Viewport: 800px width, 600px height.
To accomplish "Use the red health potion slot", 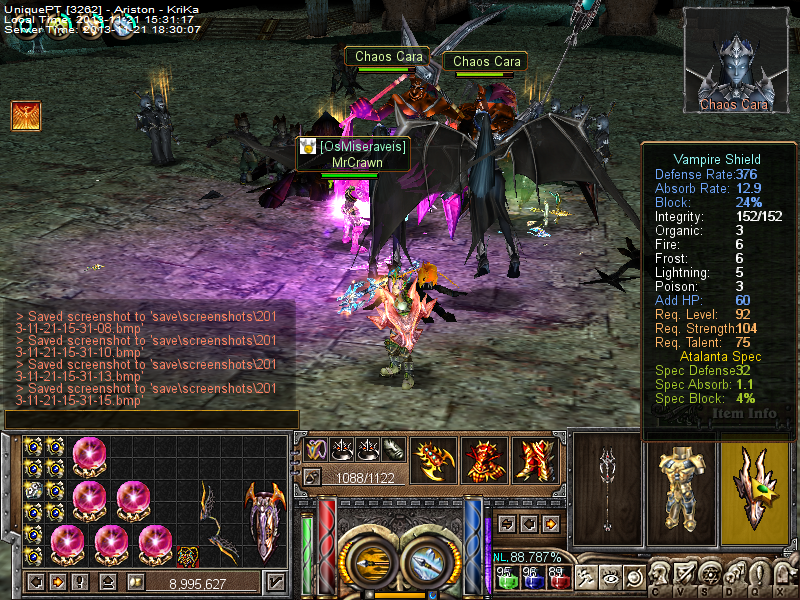I will 559,579.
